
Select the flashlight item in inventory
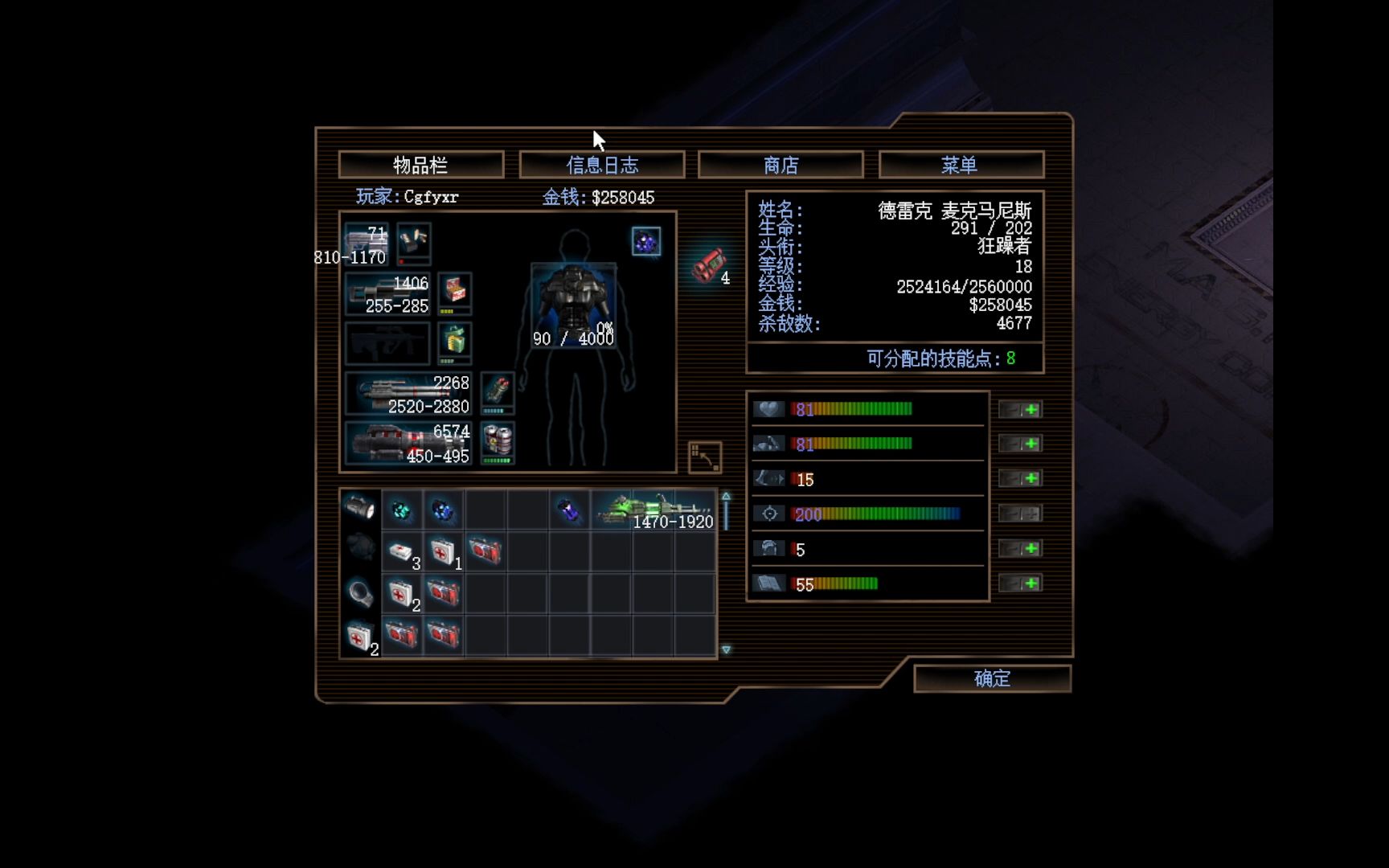tap(359, 508)
